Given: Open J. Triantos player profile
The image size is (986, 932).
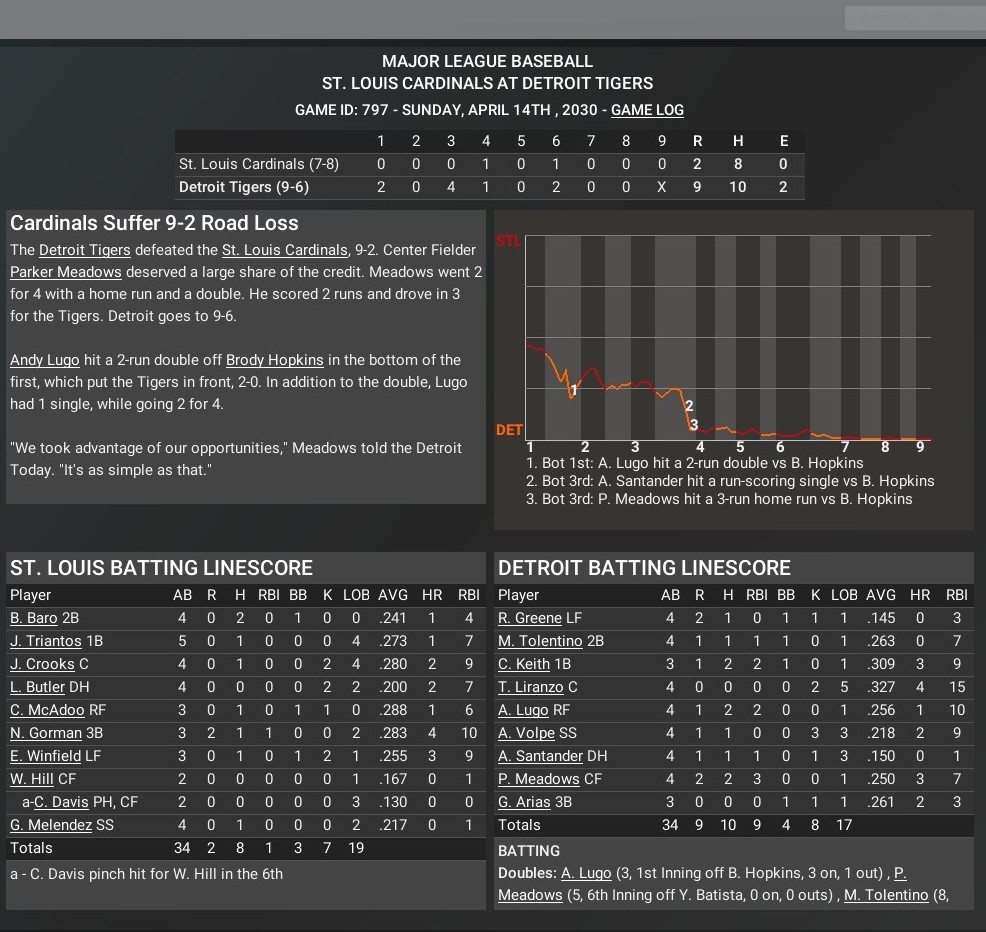Looking at the screenshot, I should point(45,641).
